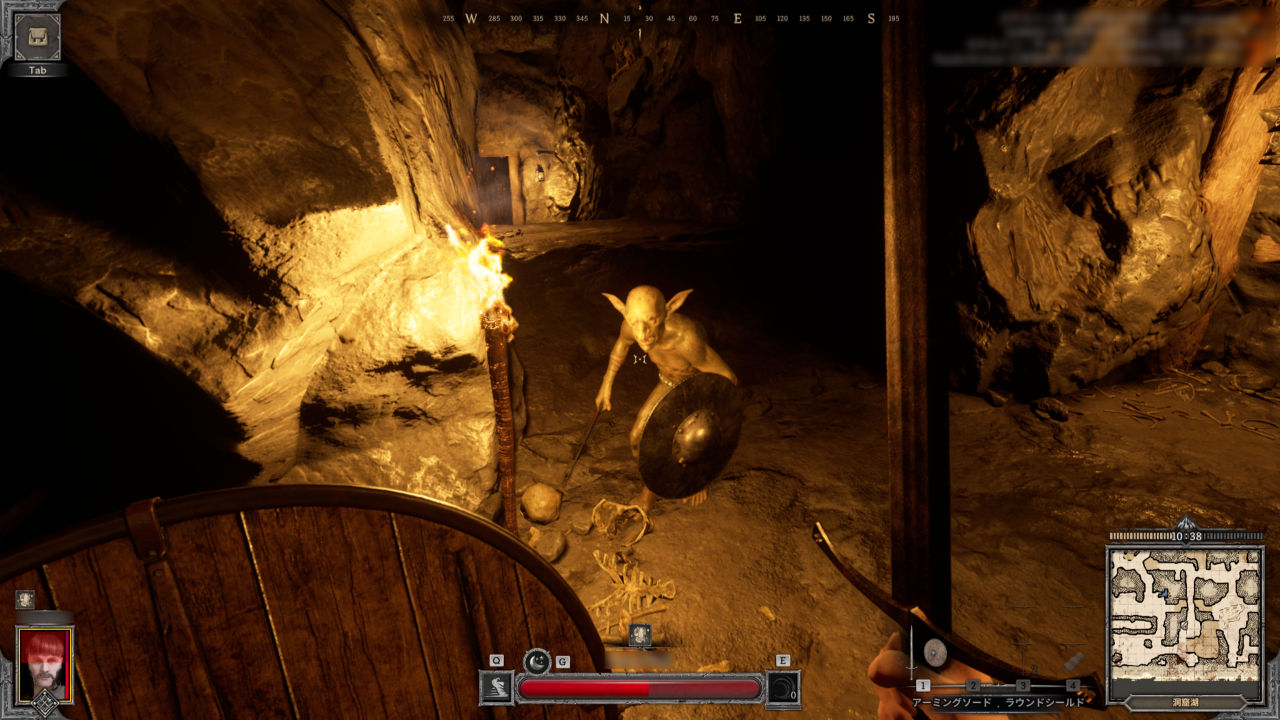Select the small face icon above health bar
Image resolution: width=1280 pixels, height=720 pixels.
[x=640, y=633]
